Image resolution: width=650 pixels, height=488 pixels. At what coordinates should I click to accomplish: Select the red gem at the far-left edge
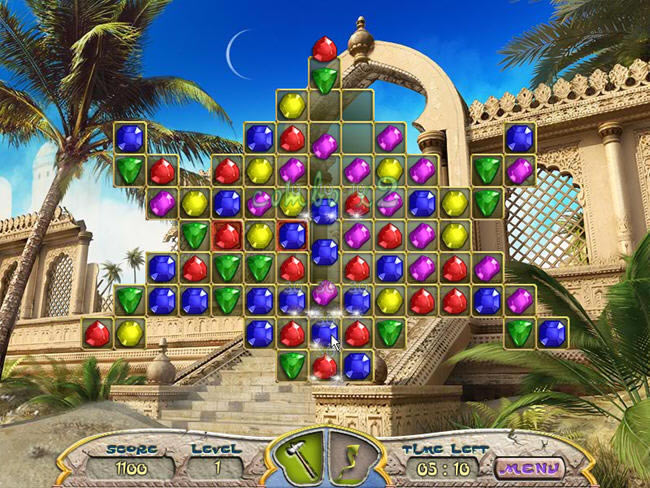pyautogui.click(x=97, y=333)
